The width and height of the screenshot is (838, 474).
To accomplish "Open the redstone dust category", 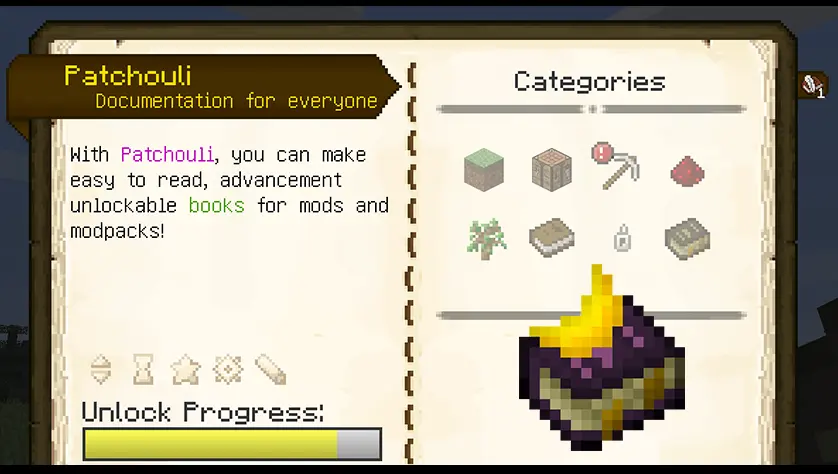I will click(x=688, y=171).
